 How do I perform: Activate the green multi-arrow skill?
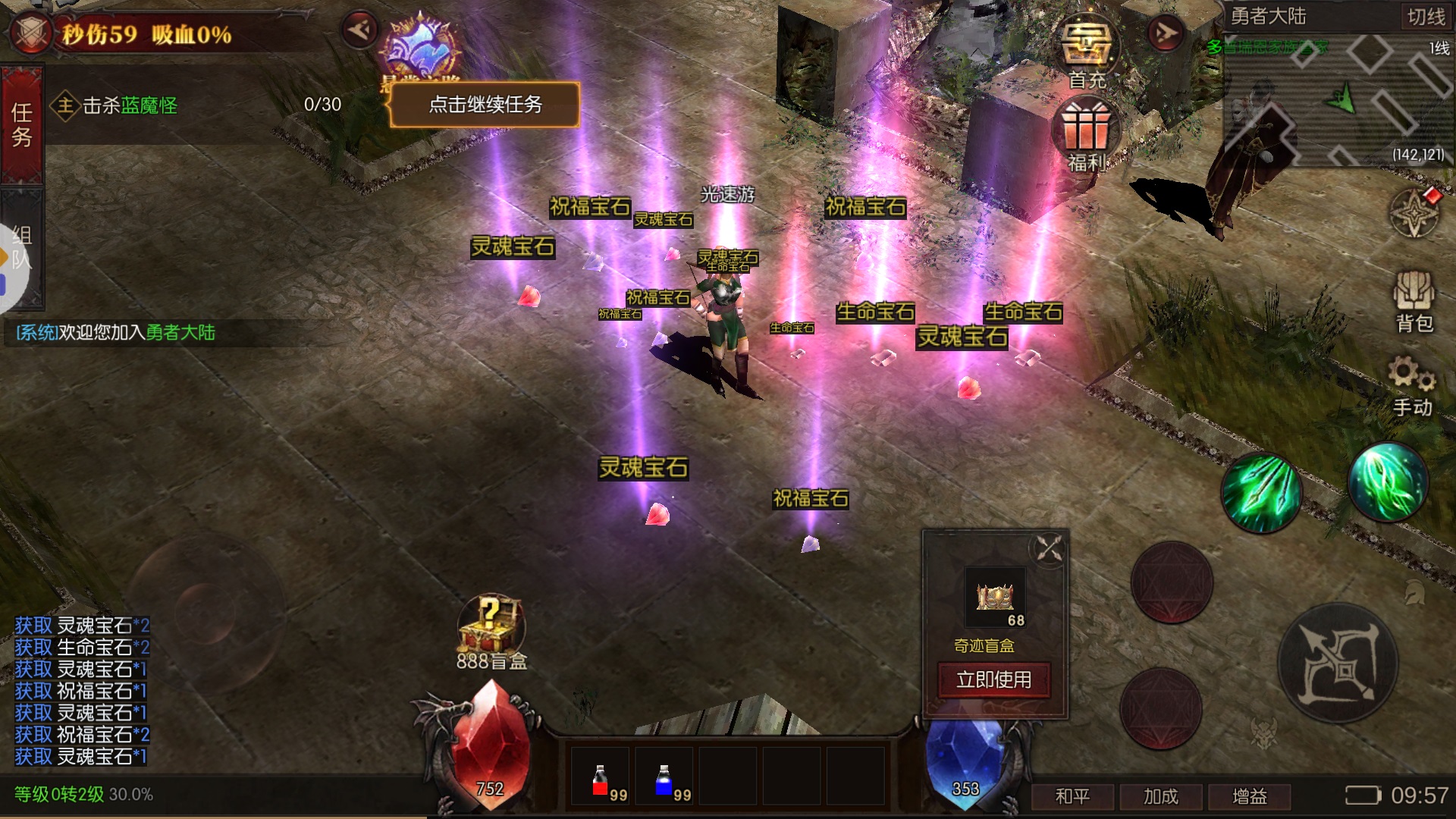tap(1260, 493)
